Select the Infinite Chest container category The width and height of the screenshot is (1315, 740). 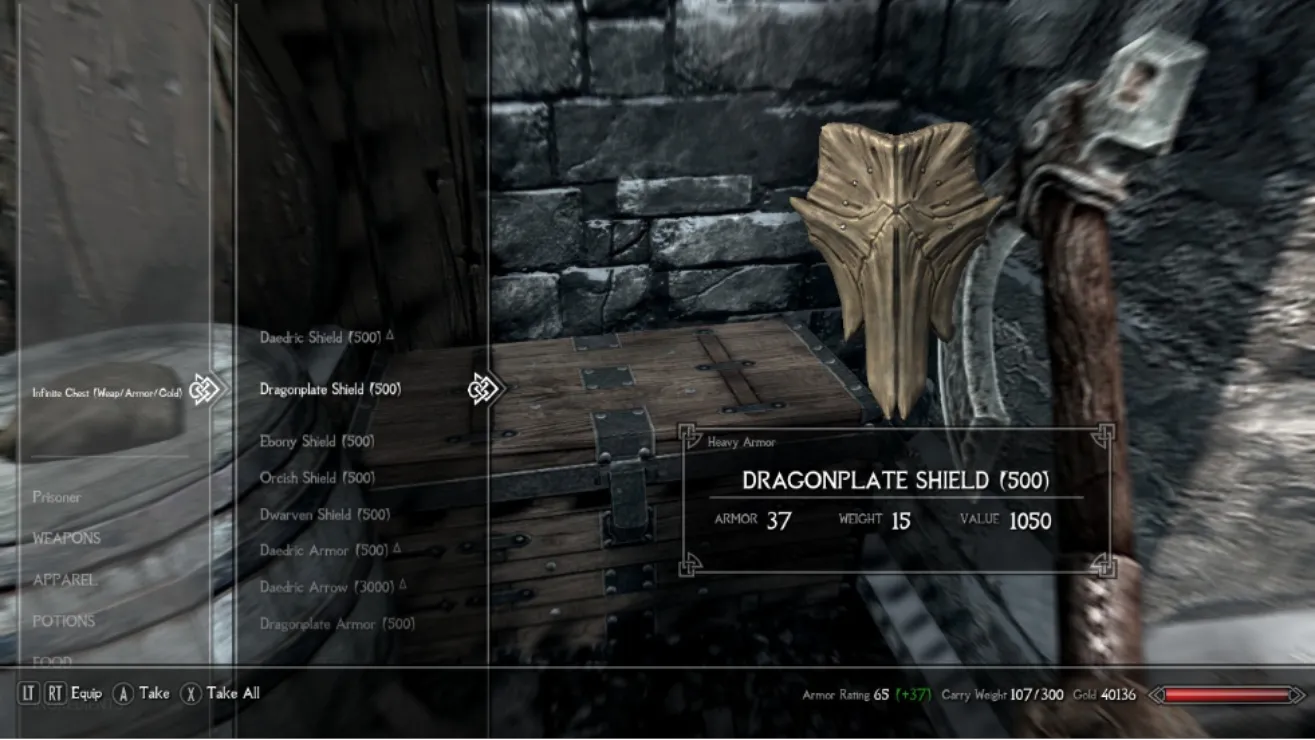coord(107,393)
